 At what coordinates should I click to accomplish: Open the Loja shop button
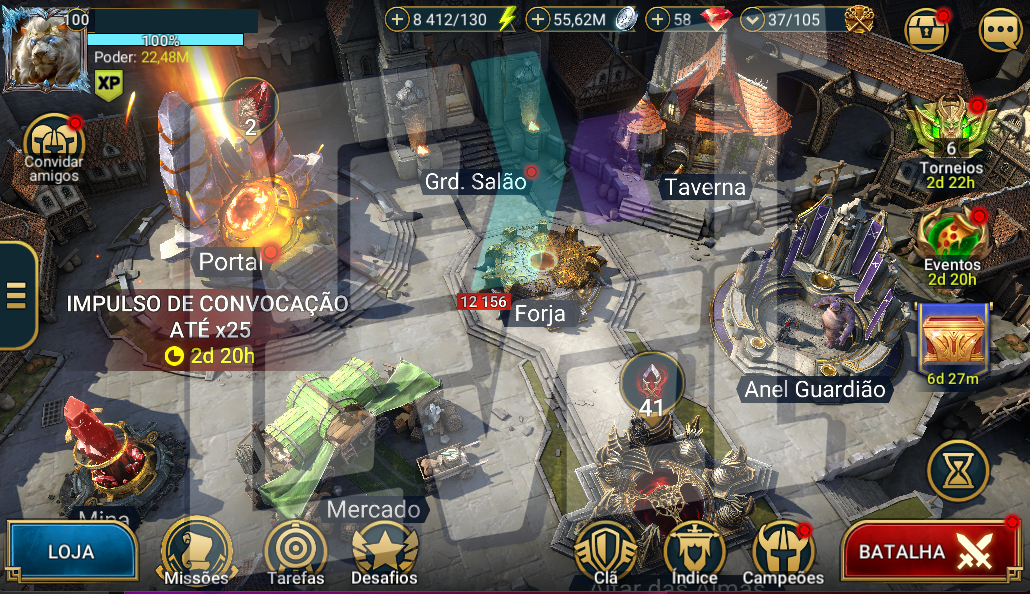click(70, 552)
